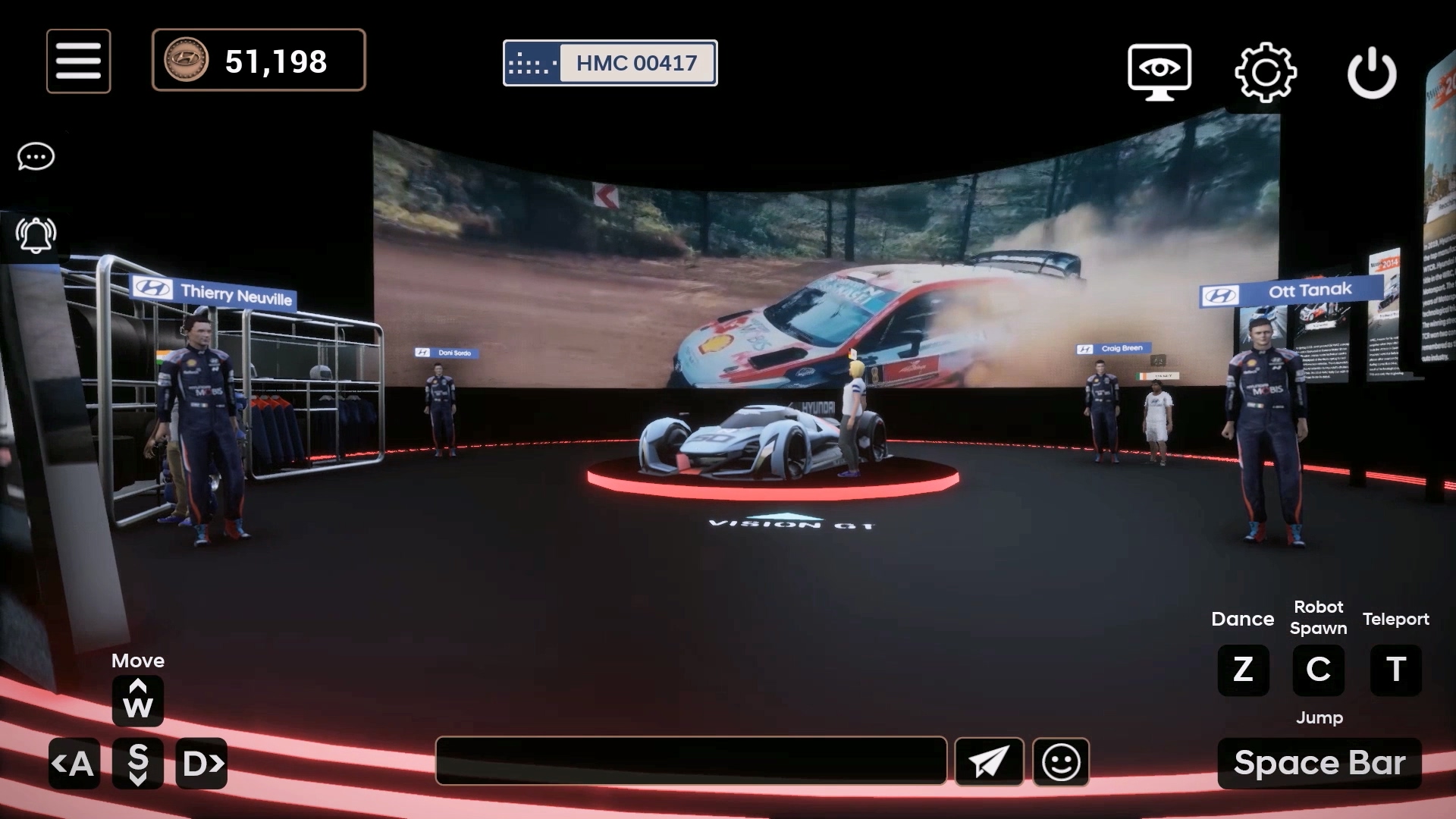Viewport: 1456px width, 819px height.
Task: Open the hamburger main menu
Action: (78, 61)
